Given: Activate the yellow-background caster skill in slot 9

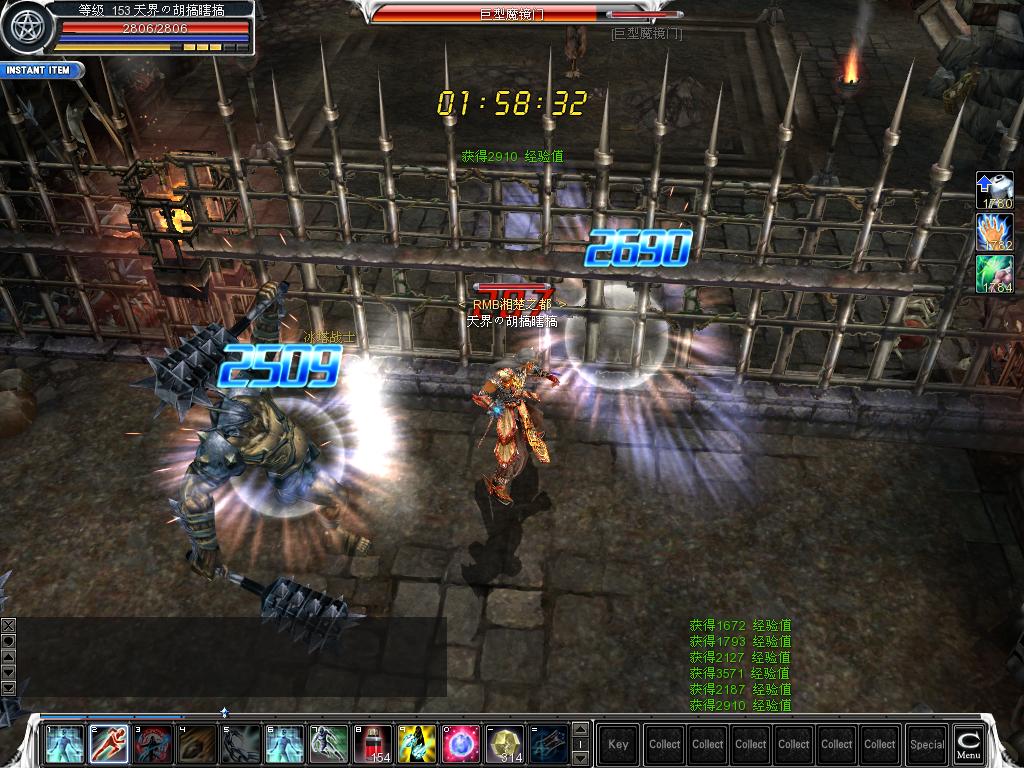Looking at the screenshot, I should pyautogui.click(x=417, y=744).
